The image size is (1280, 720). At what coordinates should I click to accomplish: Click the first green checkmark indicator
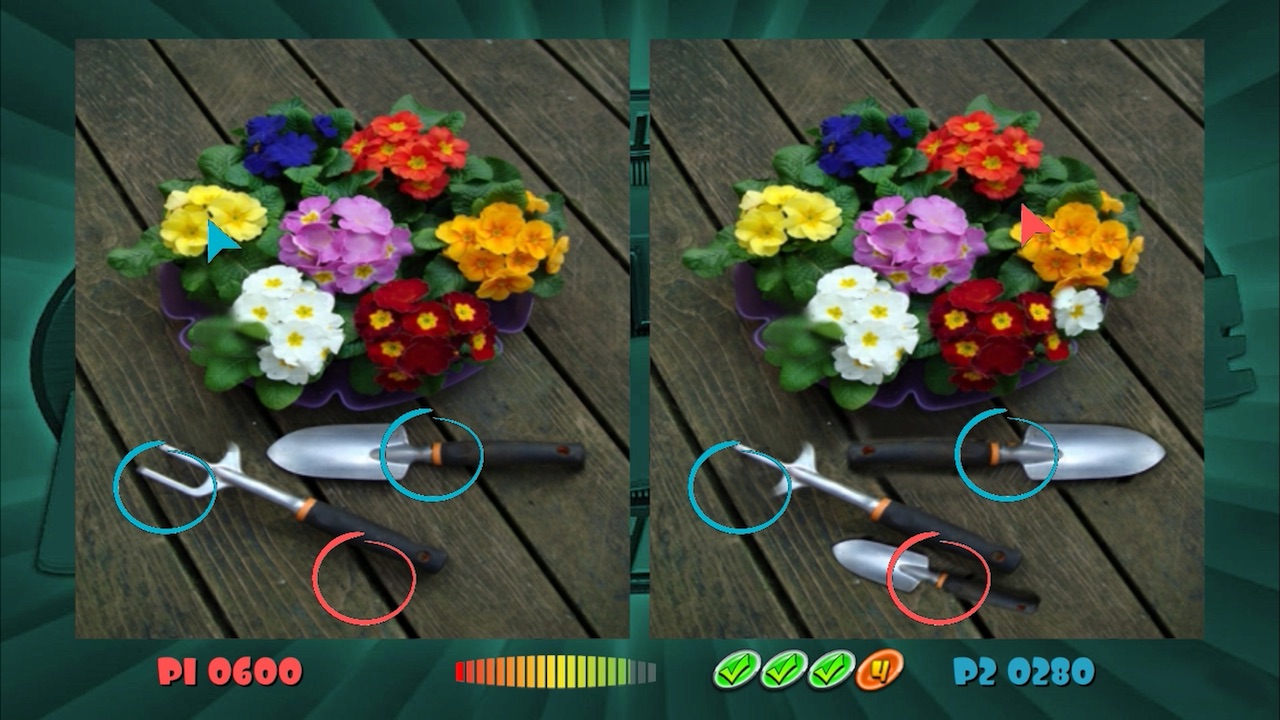736,668
